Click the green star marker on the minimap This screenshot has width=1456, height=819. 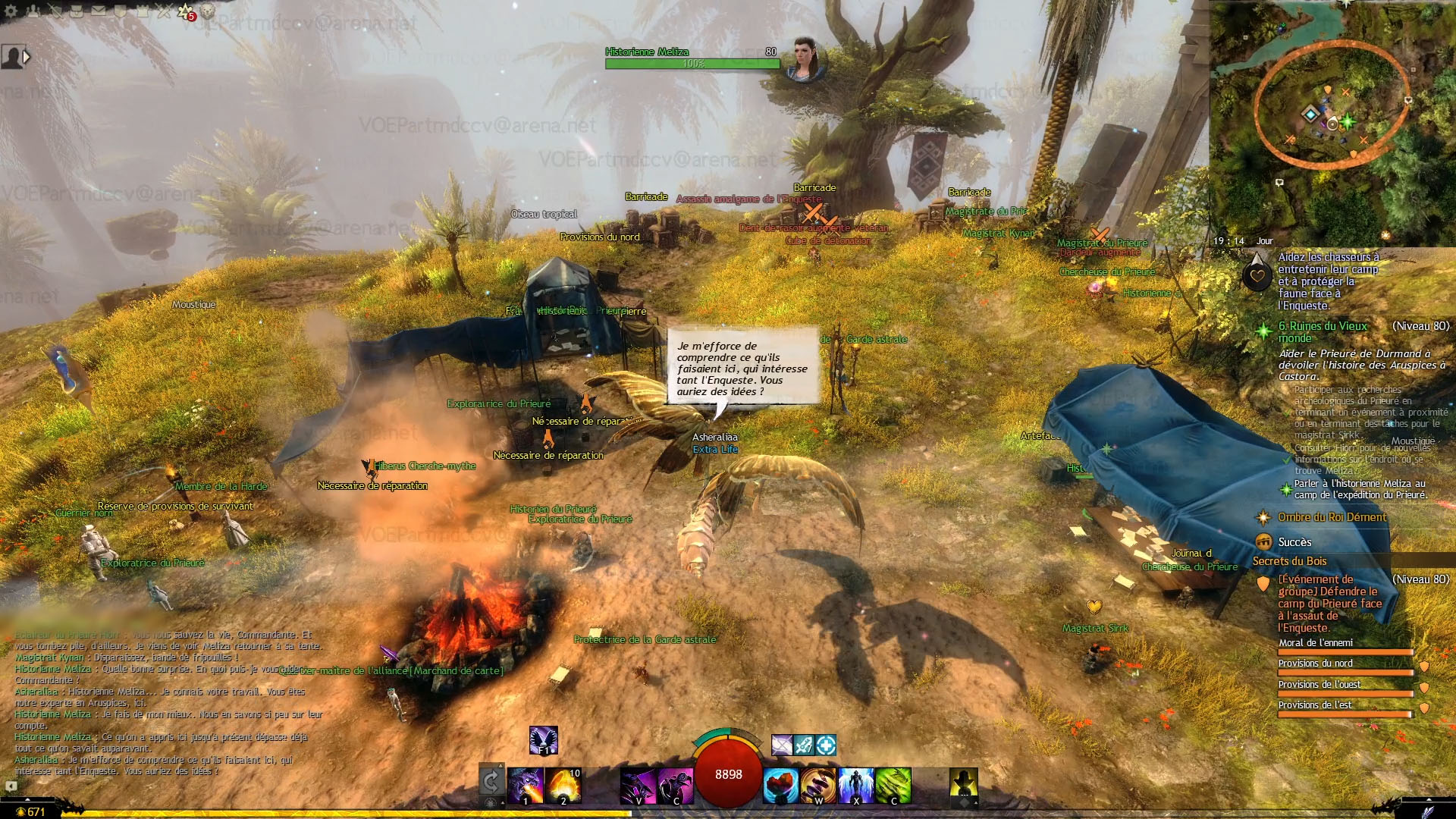point(1348,121)
